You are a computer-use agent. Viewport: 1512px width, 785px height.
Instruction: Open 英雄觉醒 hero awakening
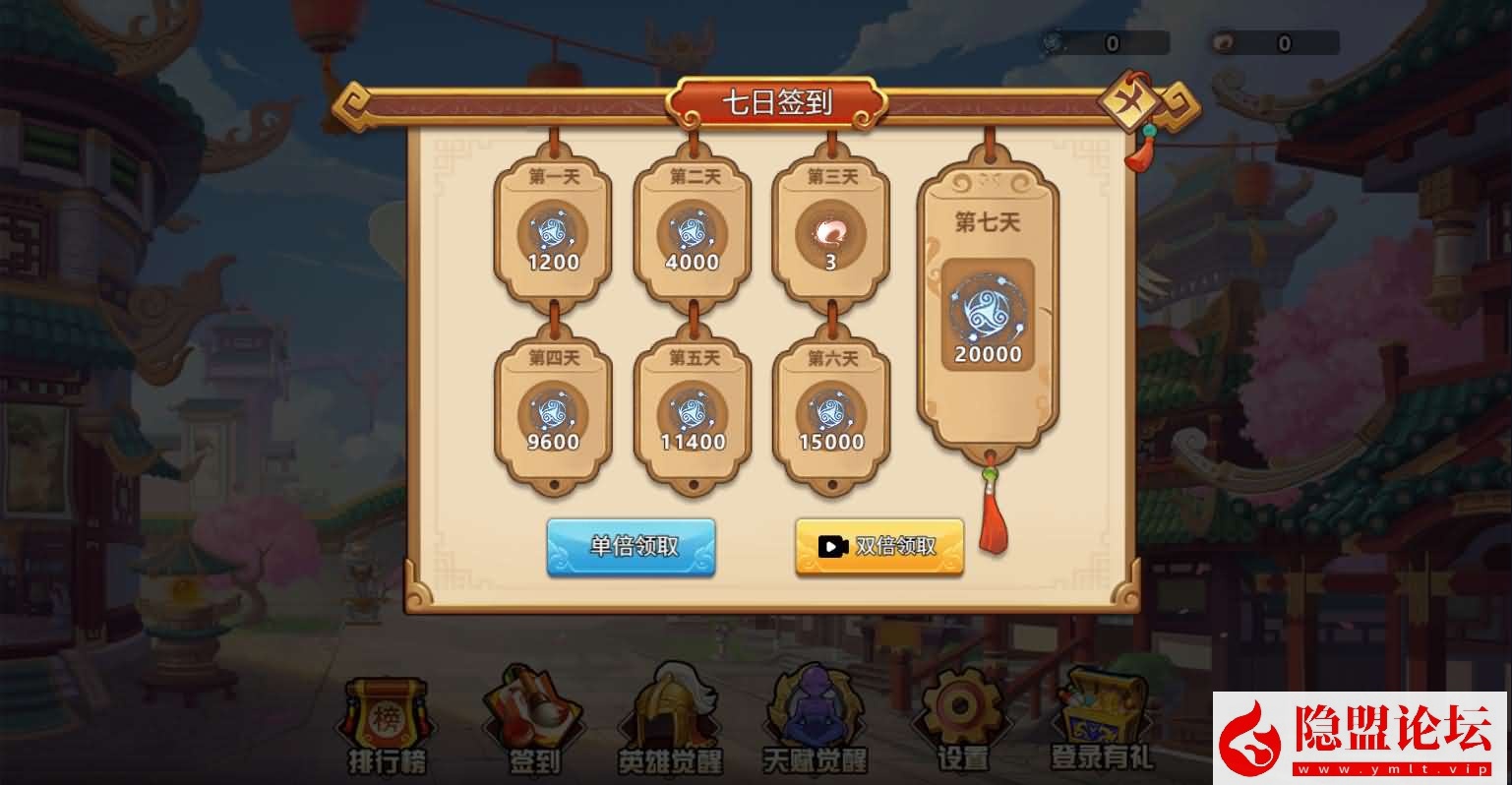point(670,723)
